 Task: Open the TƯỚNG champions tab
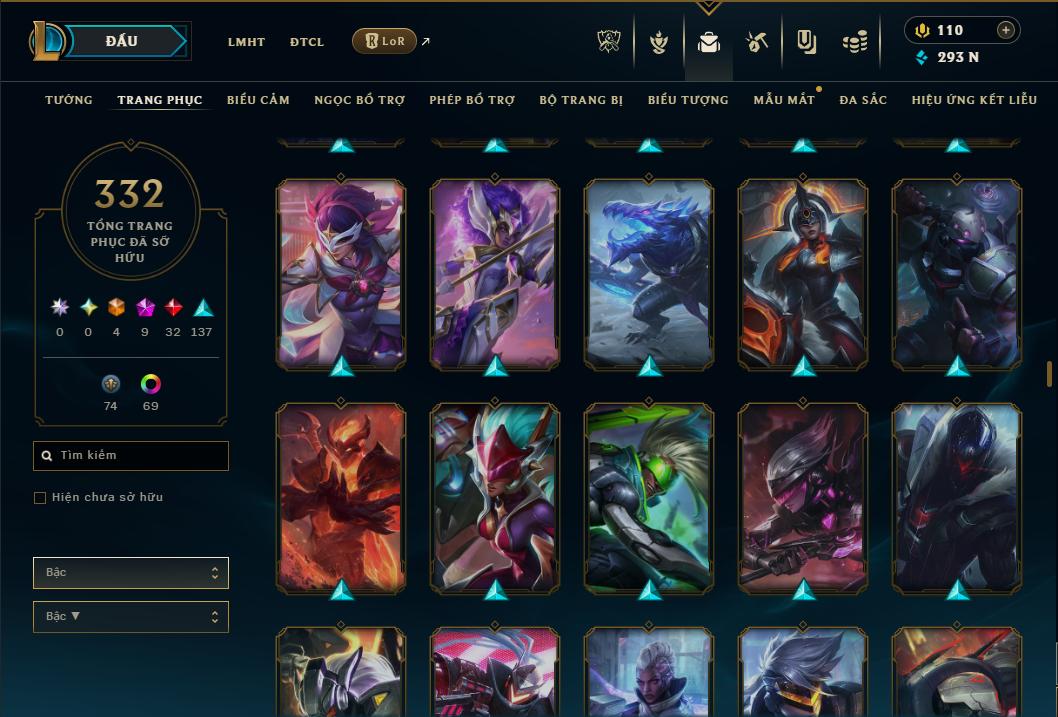69,100
